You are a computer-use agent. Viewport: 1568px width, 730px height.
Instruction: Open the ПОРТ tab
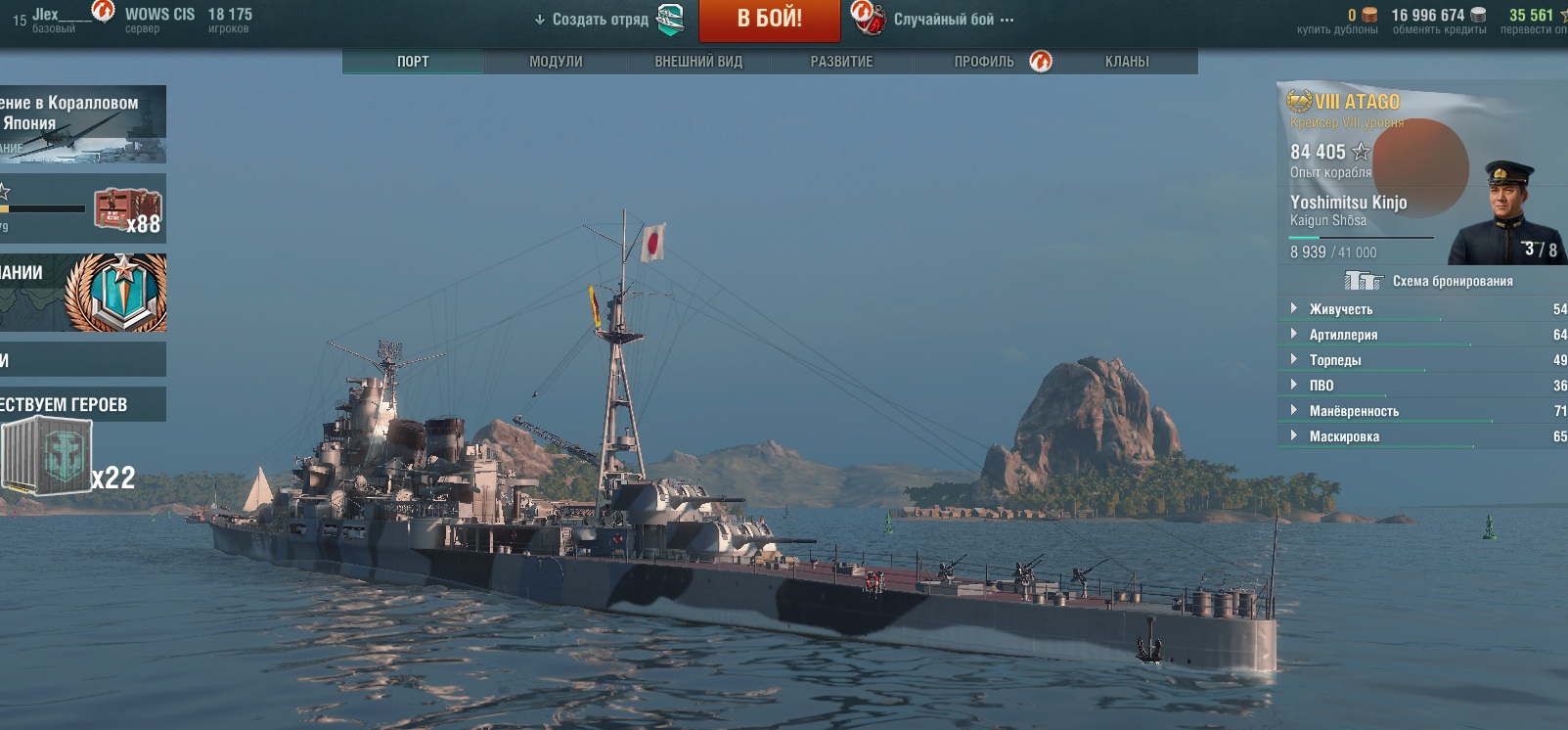pyautogui.click(x=413, y=62)
